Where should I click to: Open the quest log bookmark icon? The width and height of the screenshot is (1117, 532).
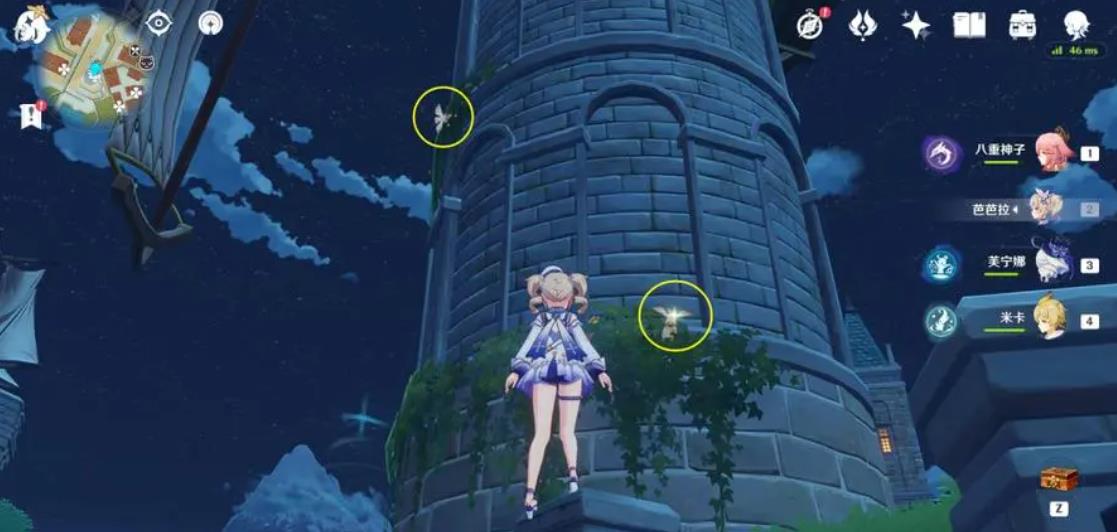point(31,116)
